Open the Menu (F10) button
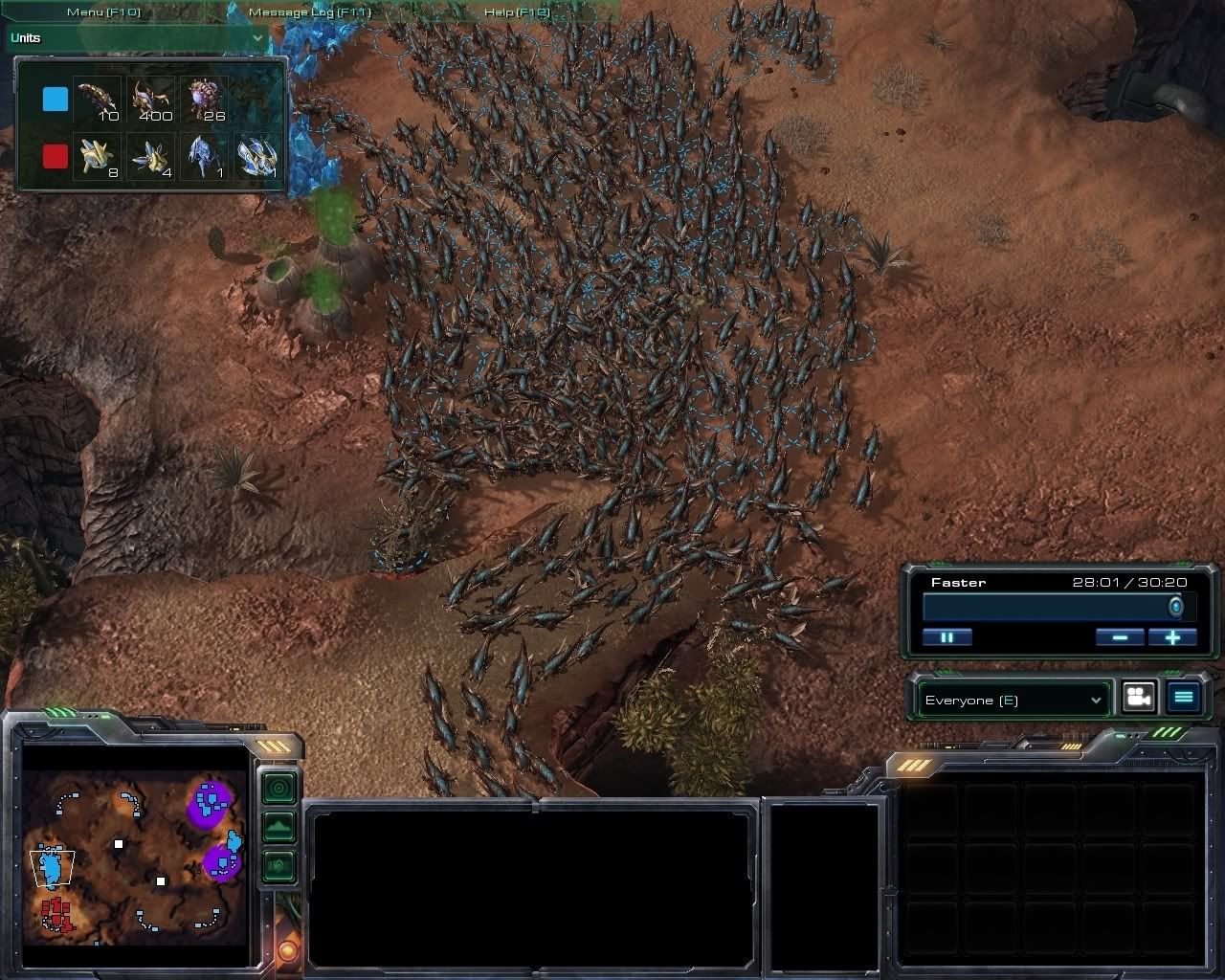This screenshot has height=980, width=1225. (103, 12)
